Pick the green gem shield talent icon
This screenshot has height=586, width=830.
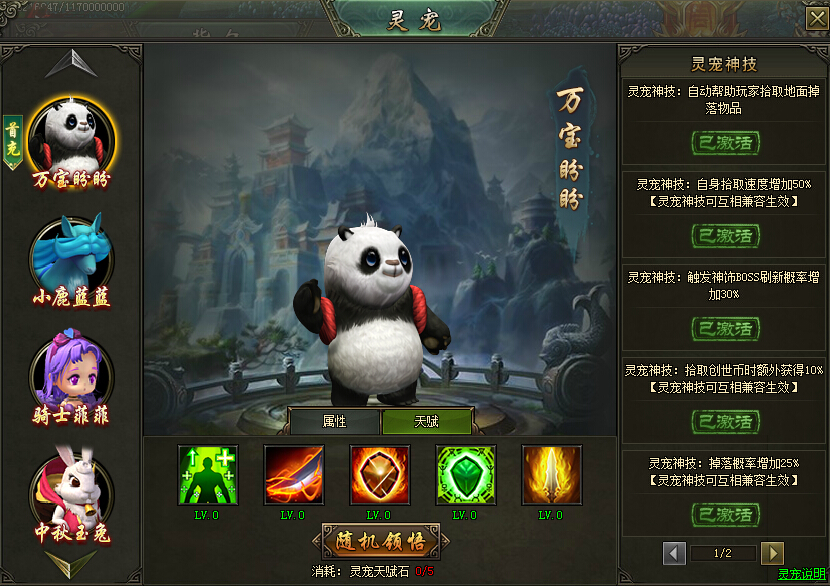click(x=466, y=475)
